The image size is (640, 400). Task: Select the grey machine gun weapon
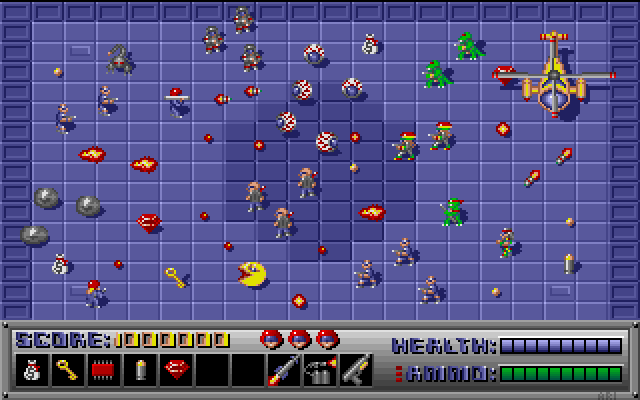pyautogui.click(x=355, y=371)
